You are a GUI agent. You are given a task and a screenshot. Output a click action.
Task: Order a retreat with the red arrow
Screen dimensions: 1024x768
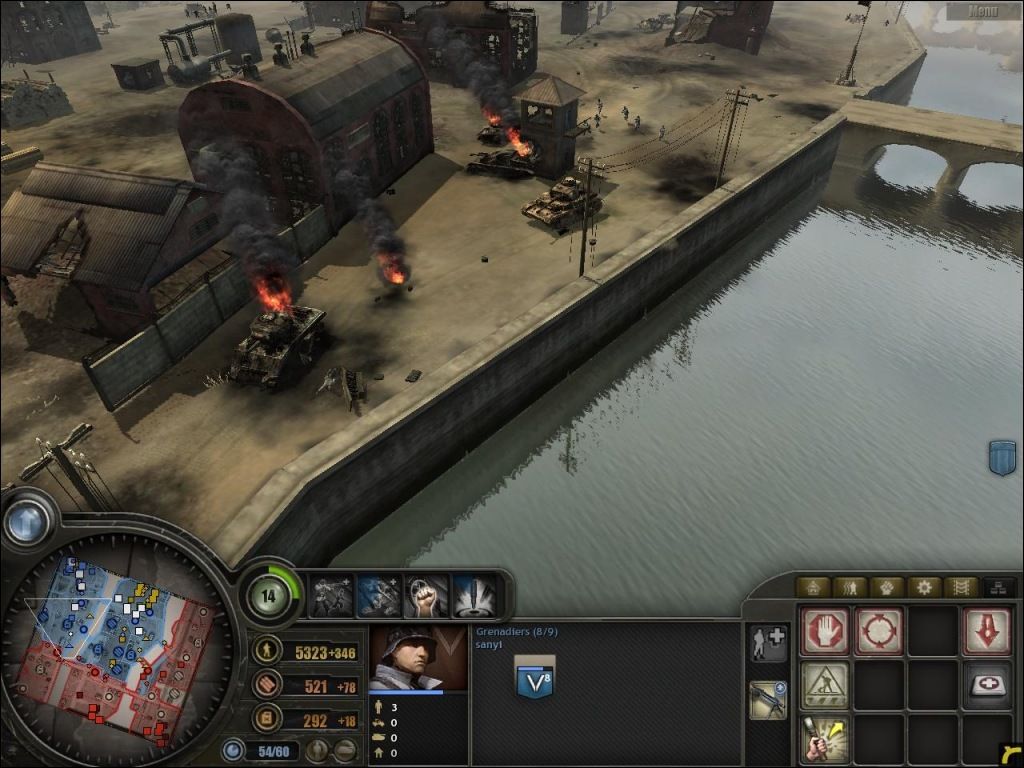[x=986, y=631]
